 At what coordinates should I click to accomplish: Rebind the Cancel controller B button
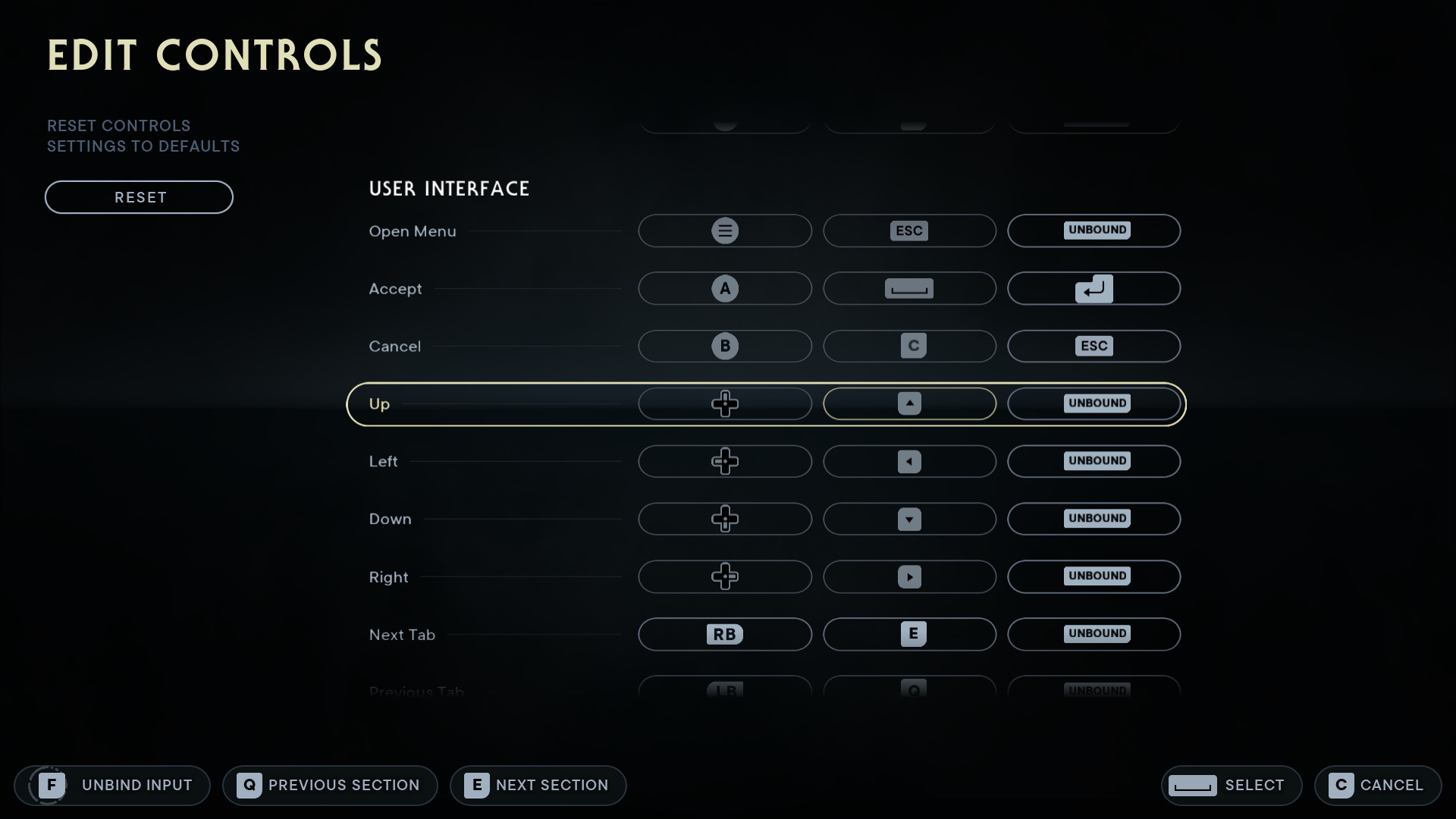point(724,346)
